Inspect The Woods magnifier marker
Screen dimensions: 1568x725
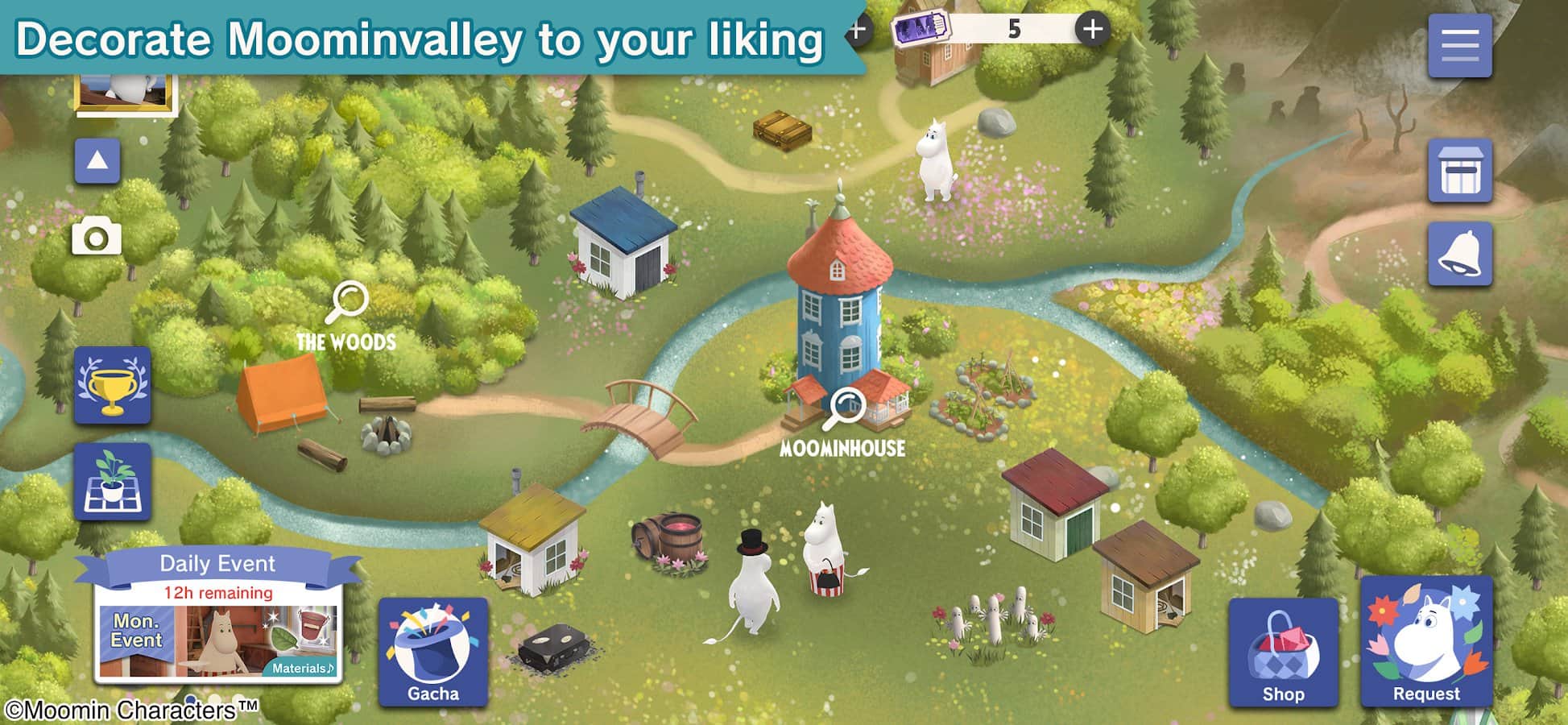point(348,301)
